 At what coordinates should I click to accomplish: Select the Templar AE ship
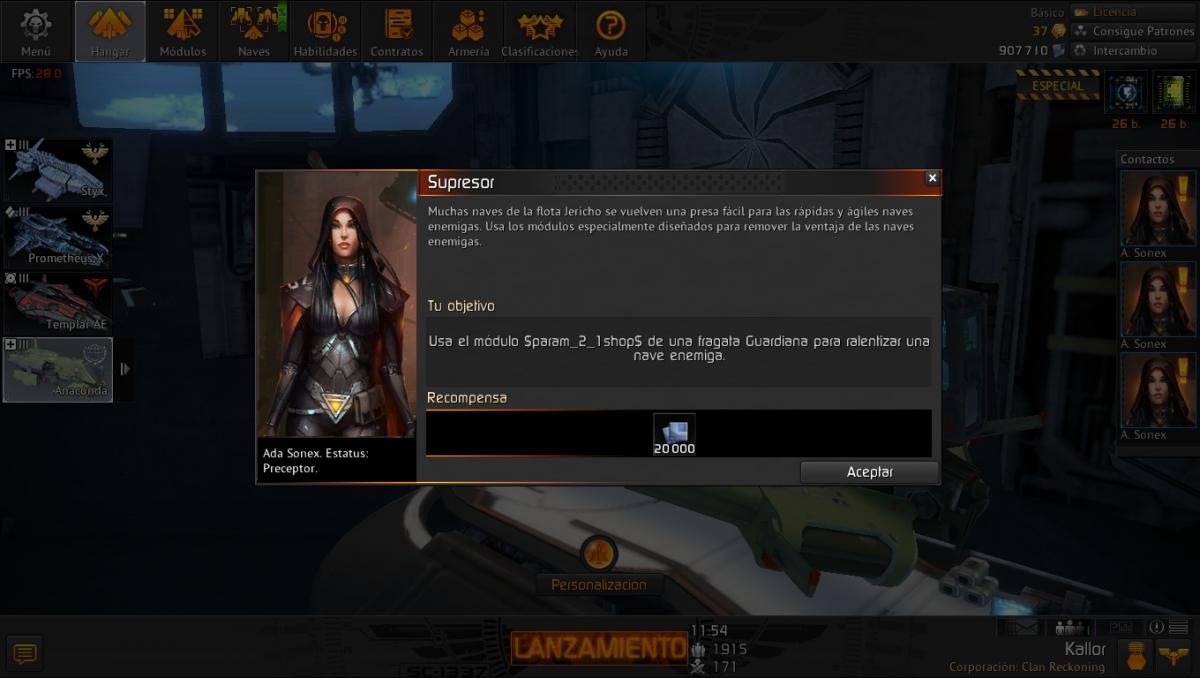tap(58, 303)
